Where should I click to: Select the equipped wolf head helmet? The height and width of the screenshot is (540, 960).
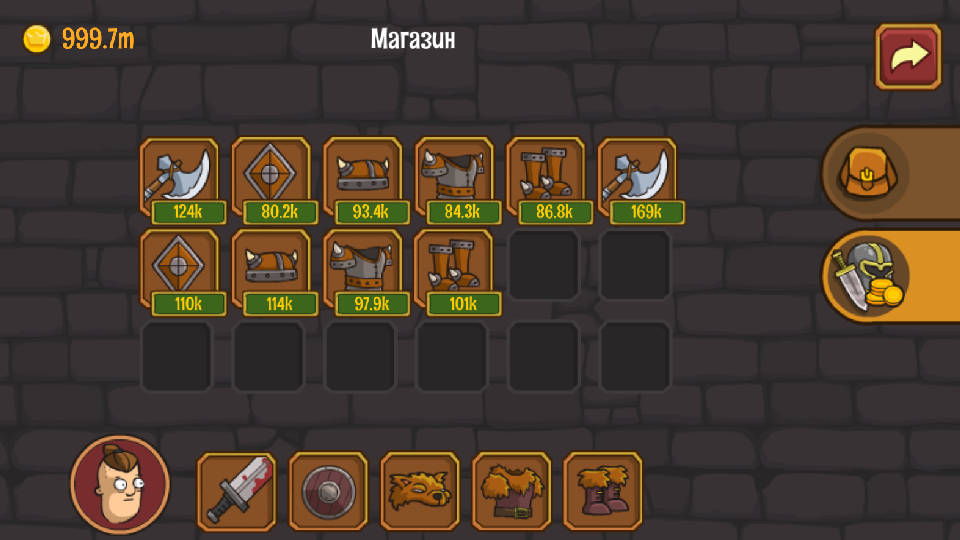click(x=420, y=491)
